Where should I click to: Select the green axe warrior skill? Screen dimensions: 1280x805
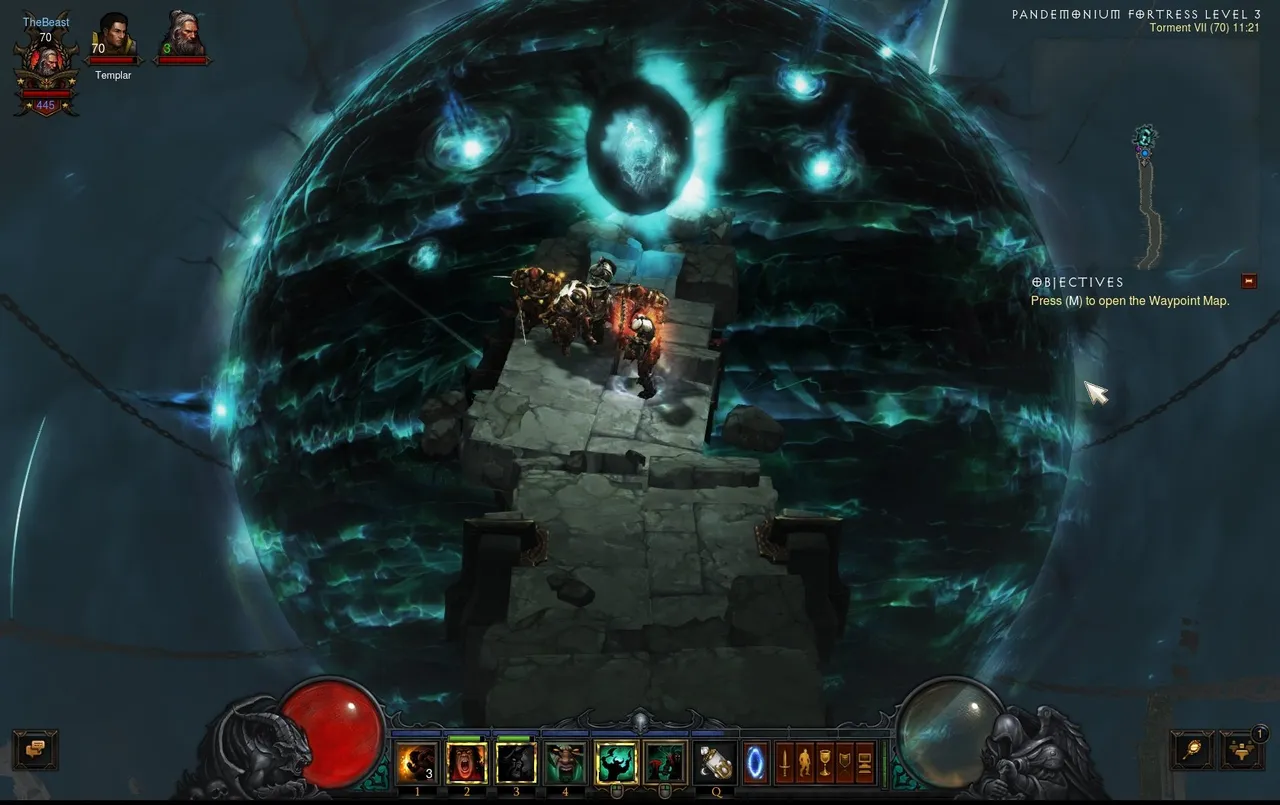tap(616, 763)
